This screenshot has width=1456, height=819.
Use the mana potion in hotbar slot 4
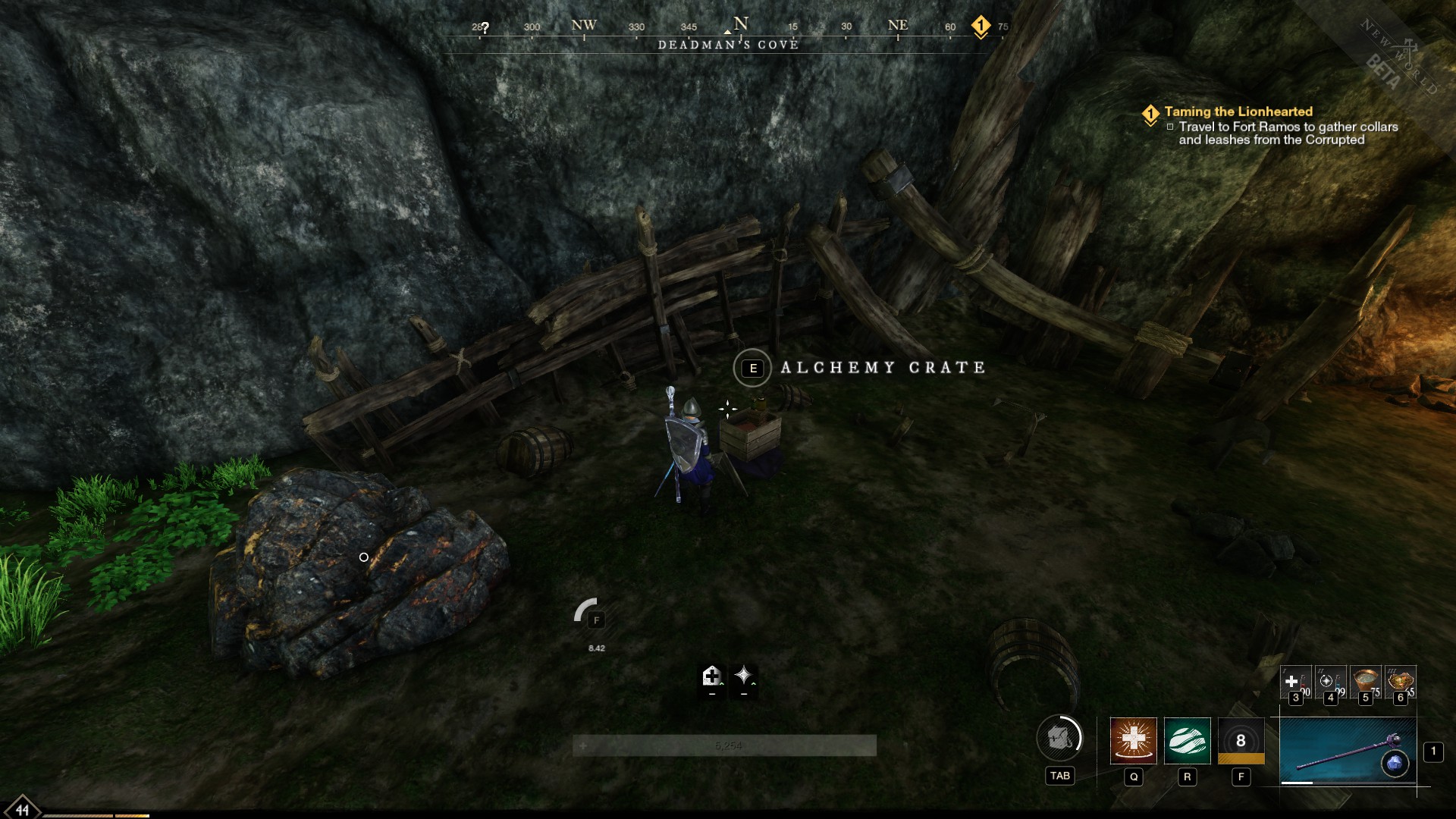click(1330, 681)
